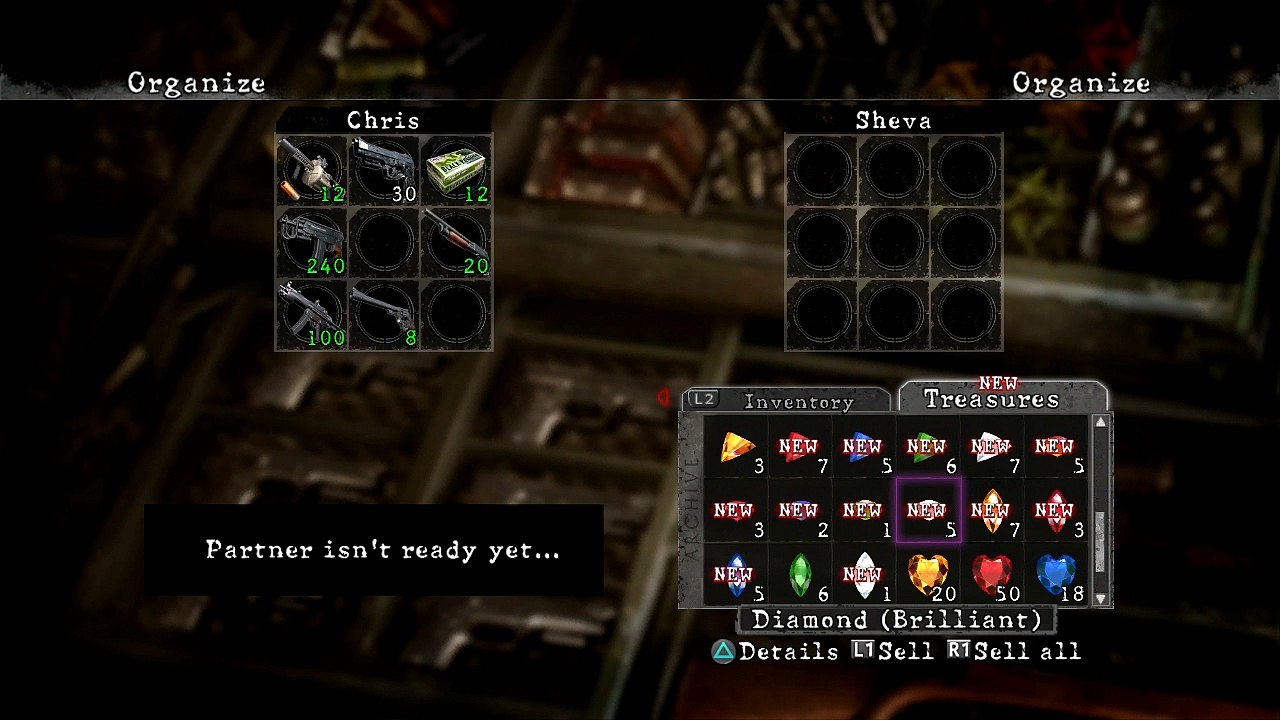
Task: Choose the green ammo box in Chris's inventory
Action: [456, 170]
